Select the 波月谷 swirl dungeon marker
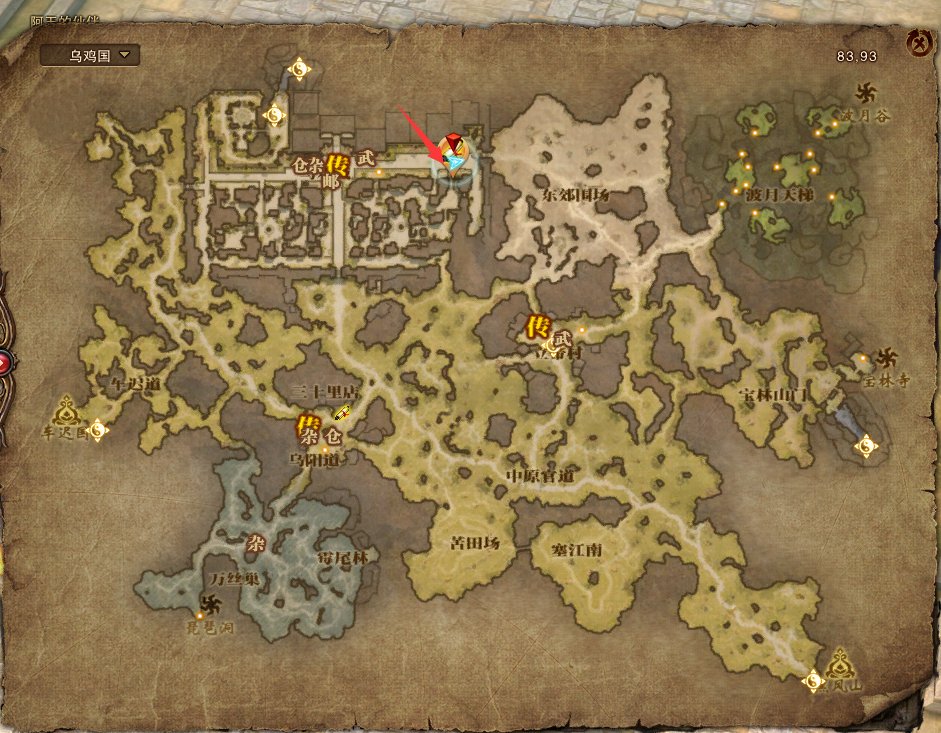Viewport: 941px width, 733px height. (x=866, y=93)
